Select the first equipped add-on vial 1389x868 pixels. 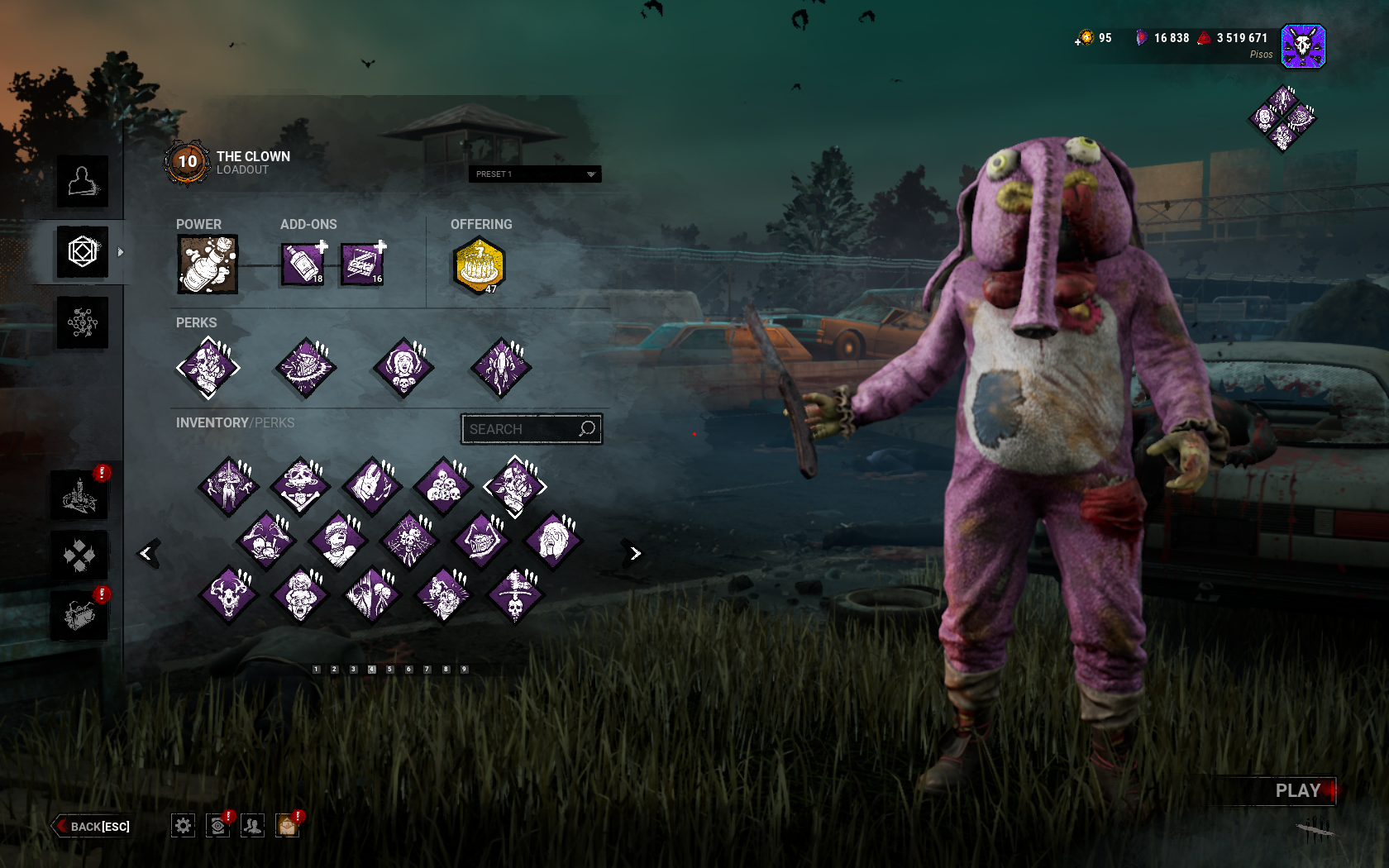pos(303,263)
